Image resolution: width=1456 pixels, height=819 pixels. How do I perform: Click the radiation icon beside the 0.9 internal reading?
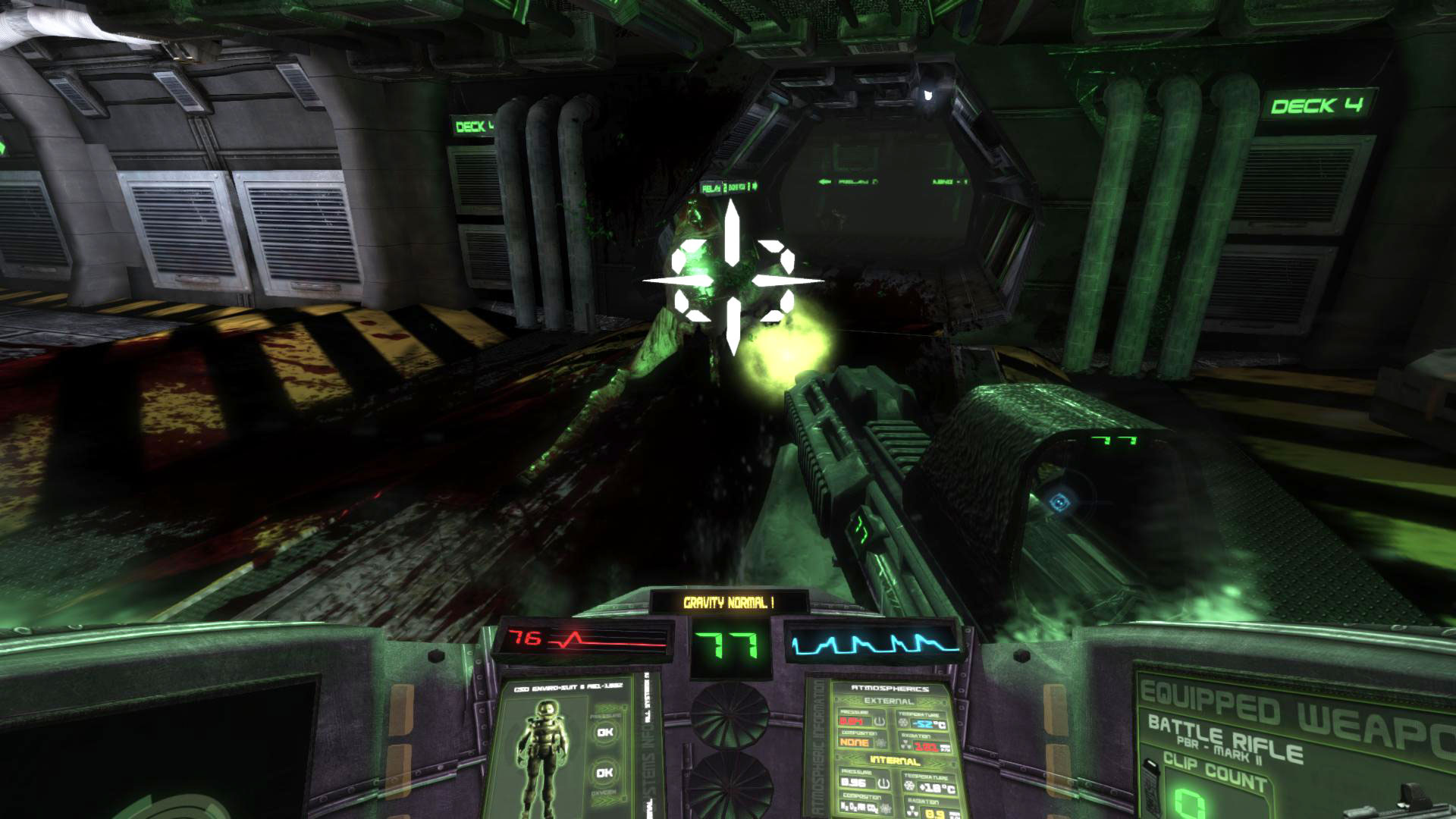pyautogui.click(x=912, y=810)
